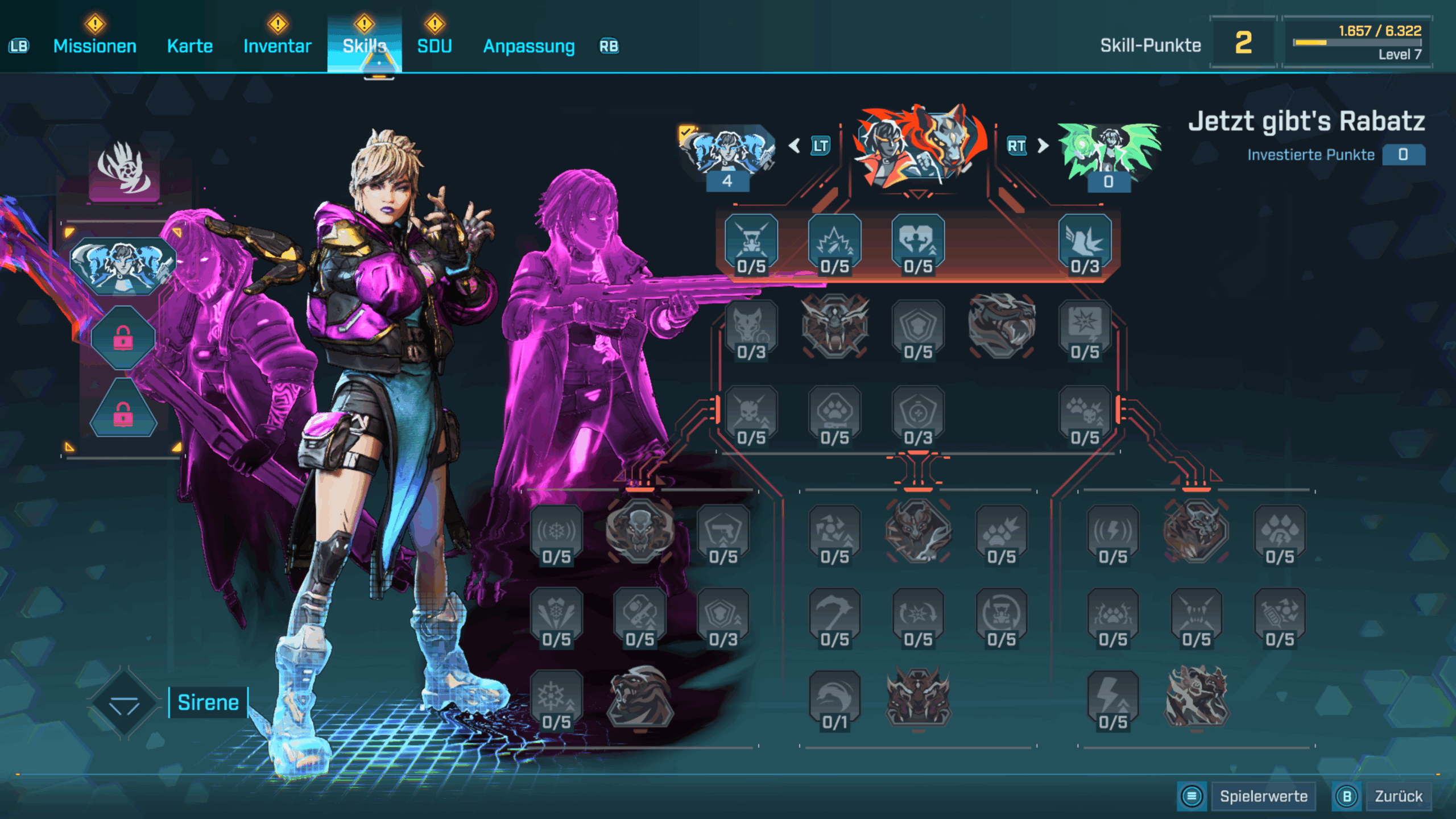Select the Skills tab
Viewport: 1456px width, 819px height.
pos(364,46)
